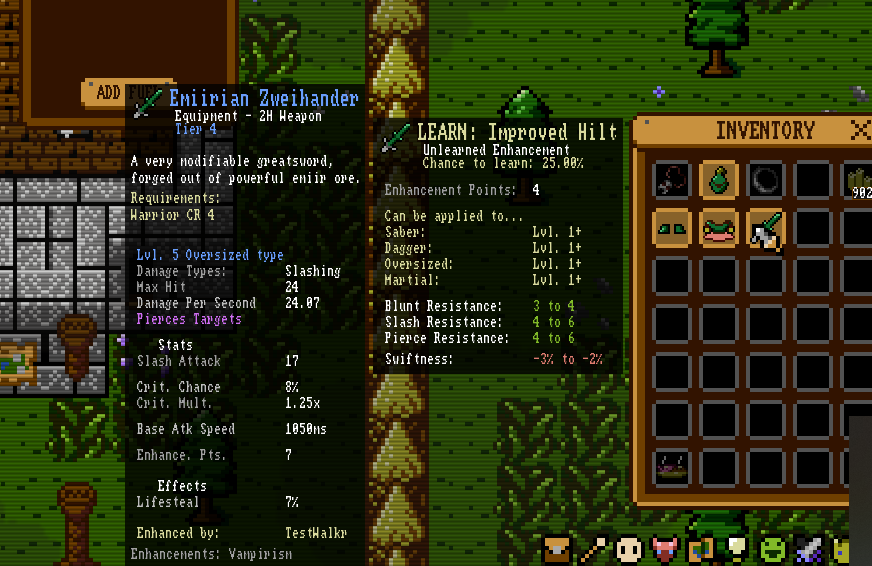Choose the green leaf pair item slot
872x566 pixels.
(x=671, y=228)
